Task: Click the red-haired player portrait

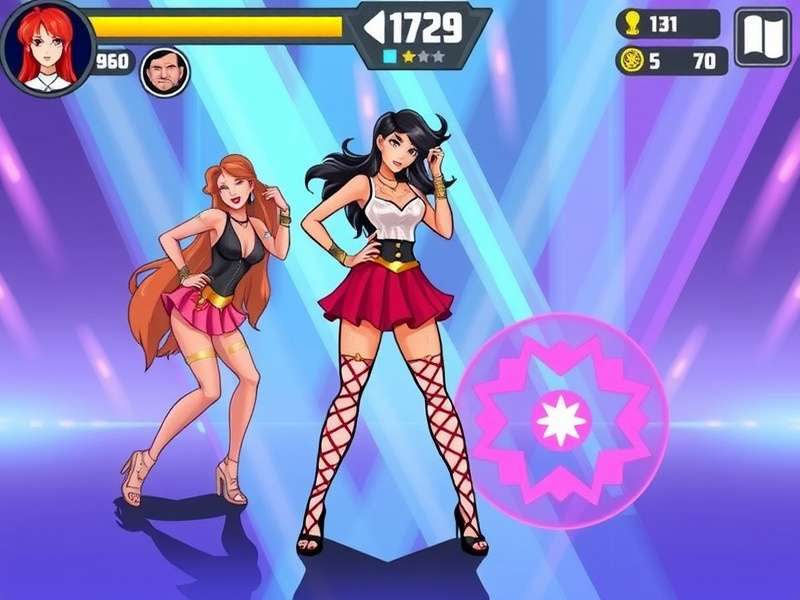Action: tap(46, 47)
